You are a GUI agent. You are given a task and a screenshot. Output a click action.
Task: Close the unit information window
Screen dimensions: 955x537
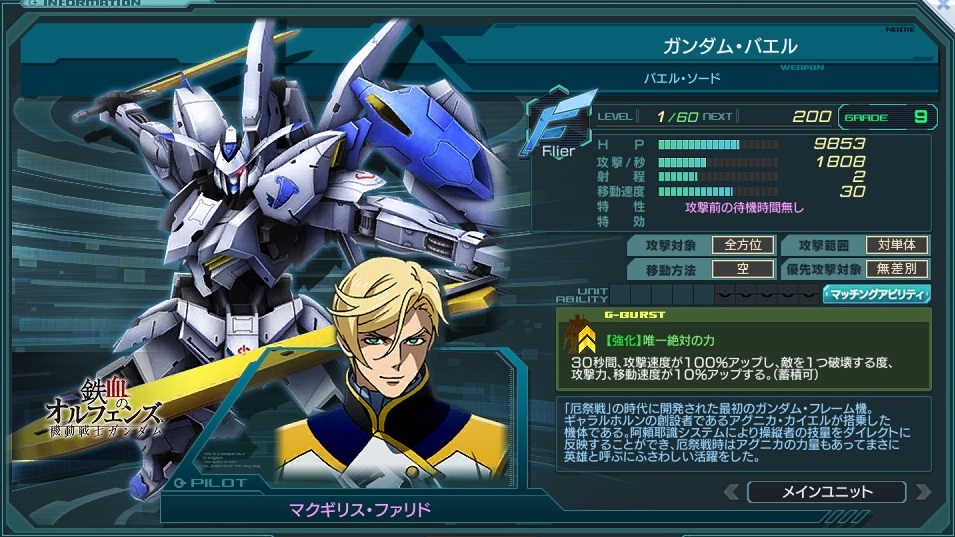943,6
